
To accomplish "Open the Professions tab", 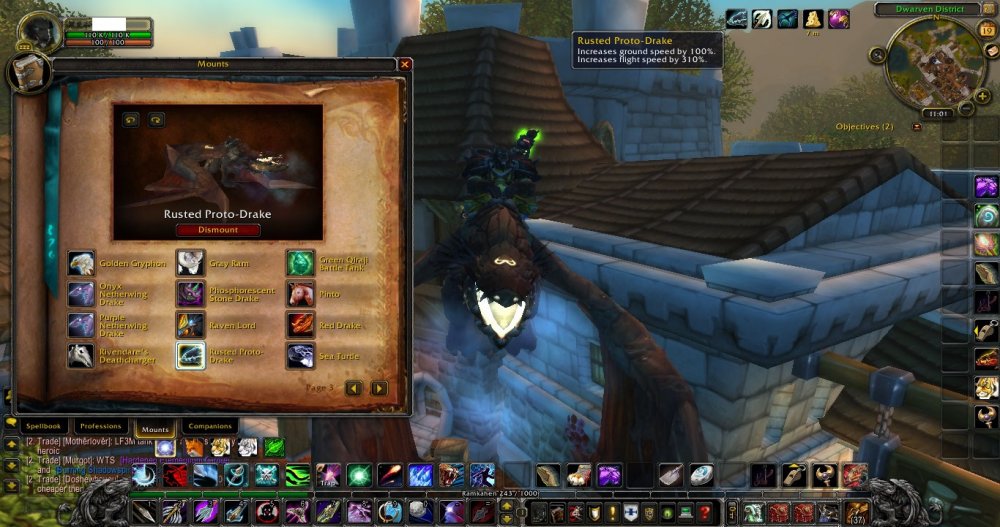I will tap(101, 427).
